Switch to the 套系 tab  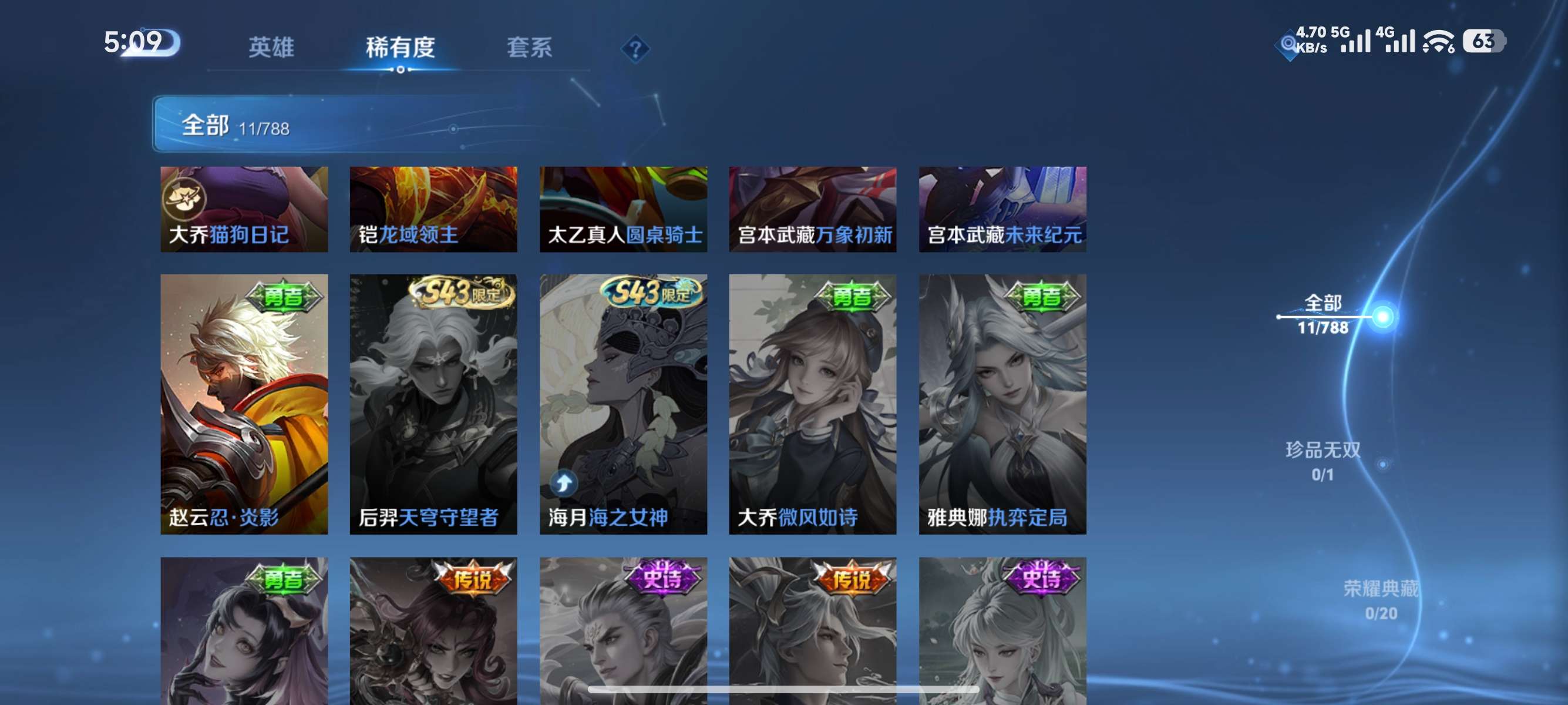(x=531, y=48)
